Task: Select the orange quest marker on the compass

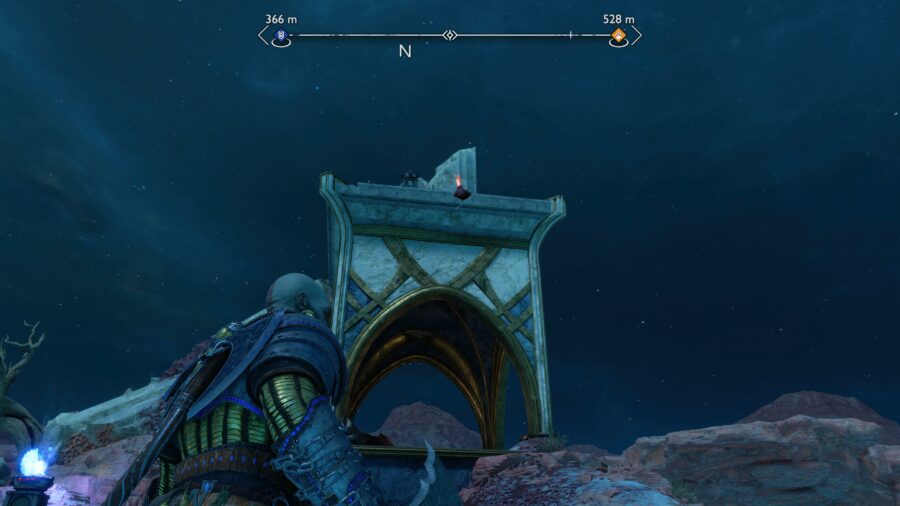Action: tap(619, 36)
